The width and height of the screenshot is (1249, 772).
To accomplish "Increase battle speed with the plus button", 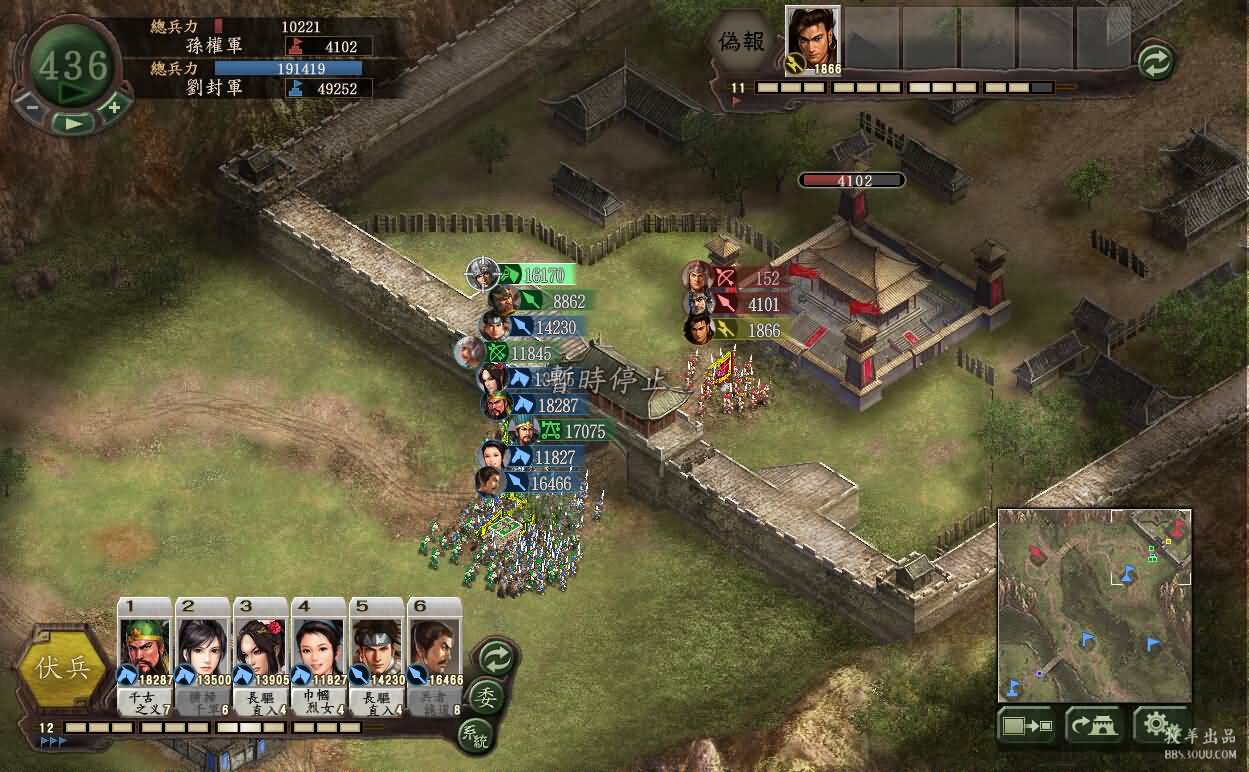I will tap(114, 106).
